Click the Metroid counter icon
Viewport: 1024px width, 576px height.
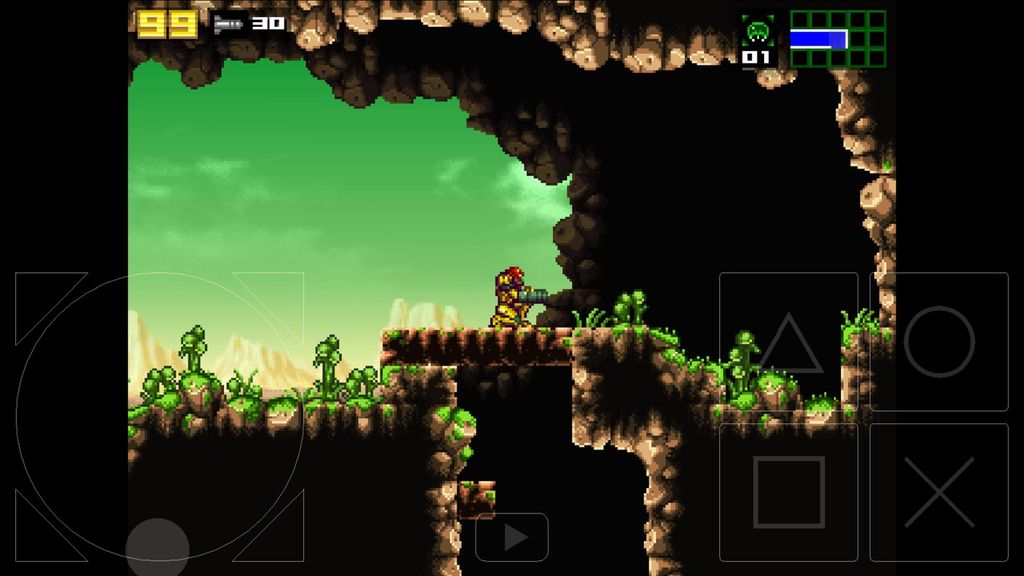tap(756, 31)
